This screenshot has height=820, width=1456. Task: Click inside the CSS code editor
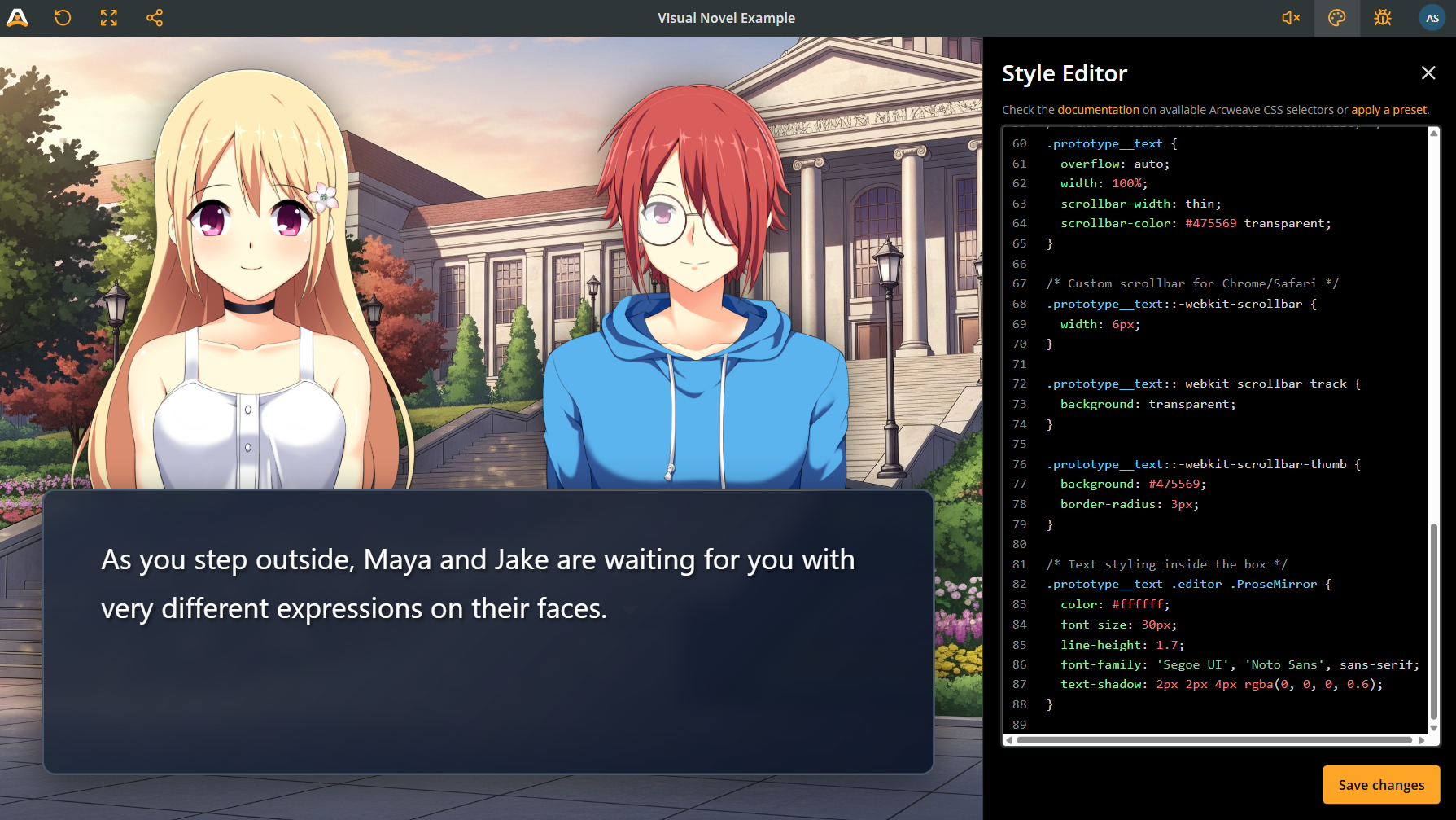click(1221, 423)
